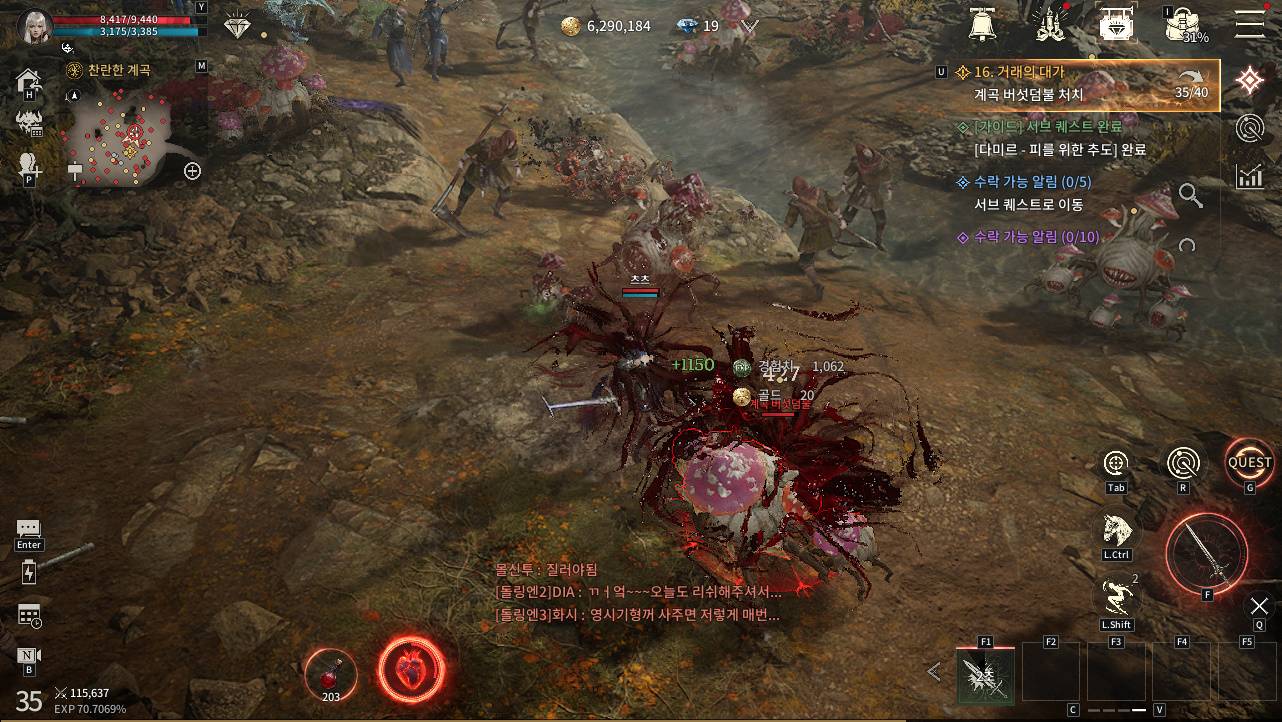
Task: Open the hamburger main menu
Action: 1249,23
